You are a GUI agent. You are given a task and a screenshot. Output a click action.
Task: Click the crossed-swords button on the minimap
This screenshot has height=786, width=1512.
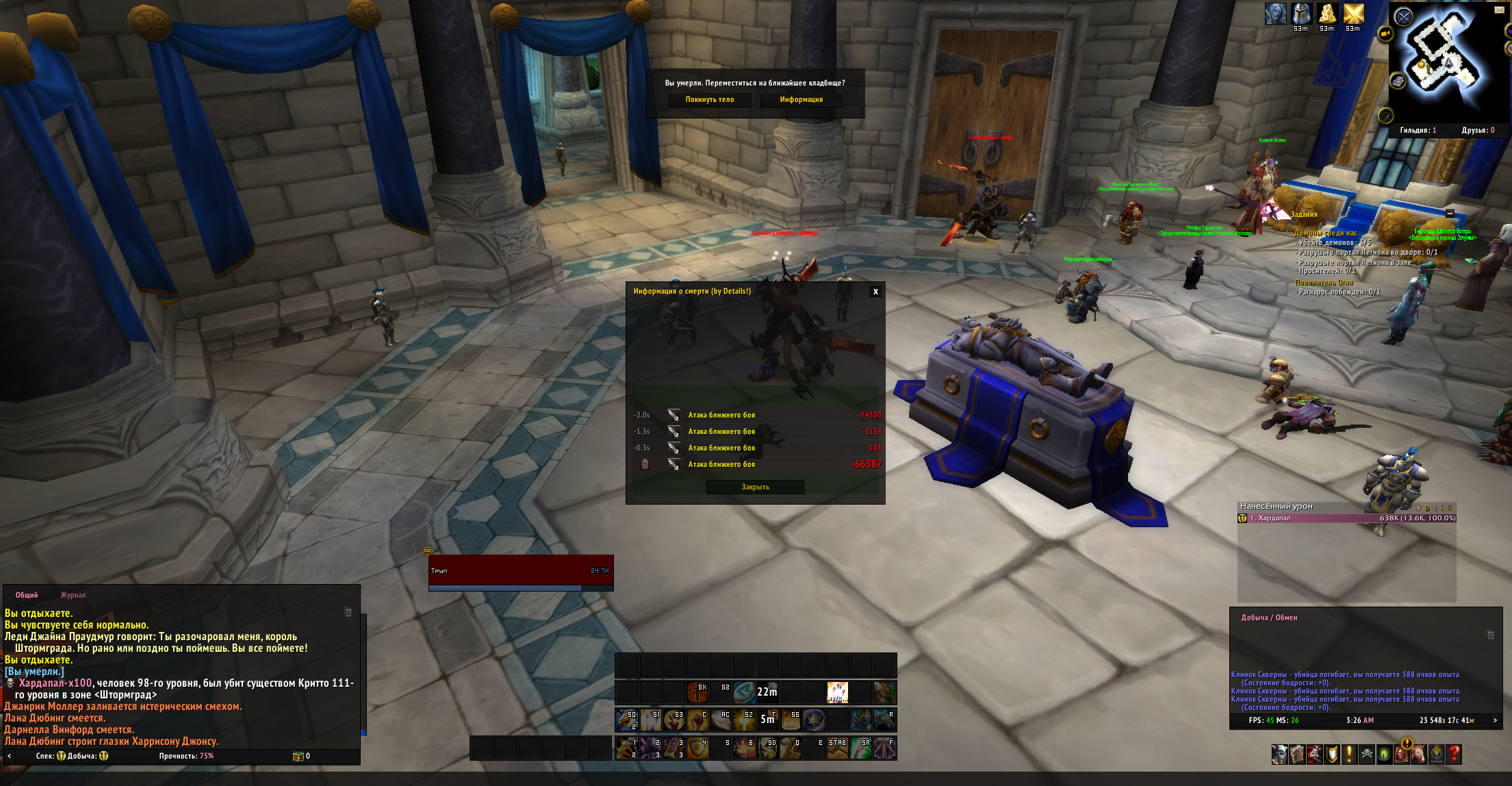(x=1404, y=16)
